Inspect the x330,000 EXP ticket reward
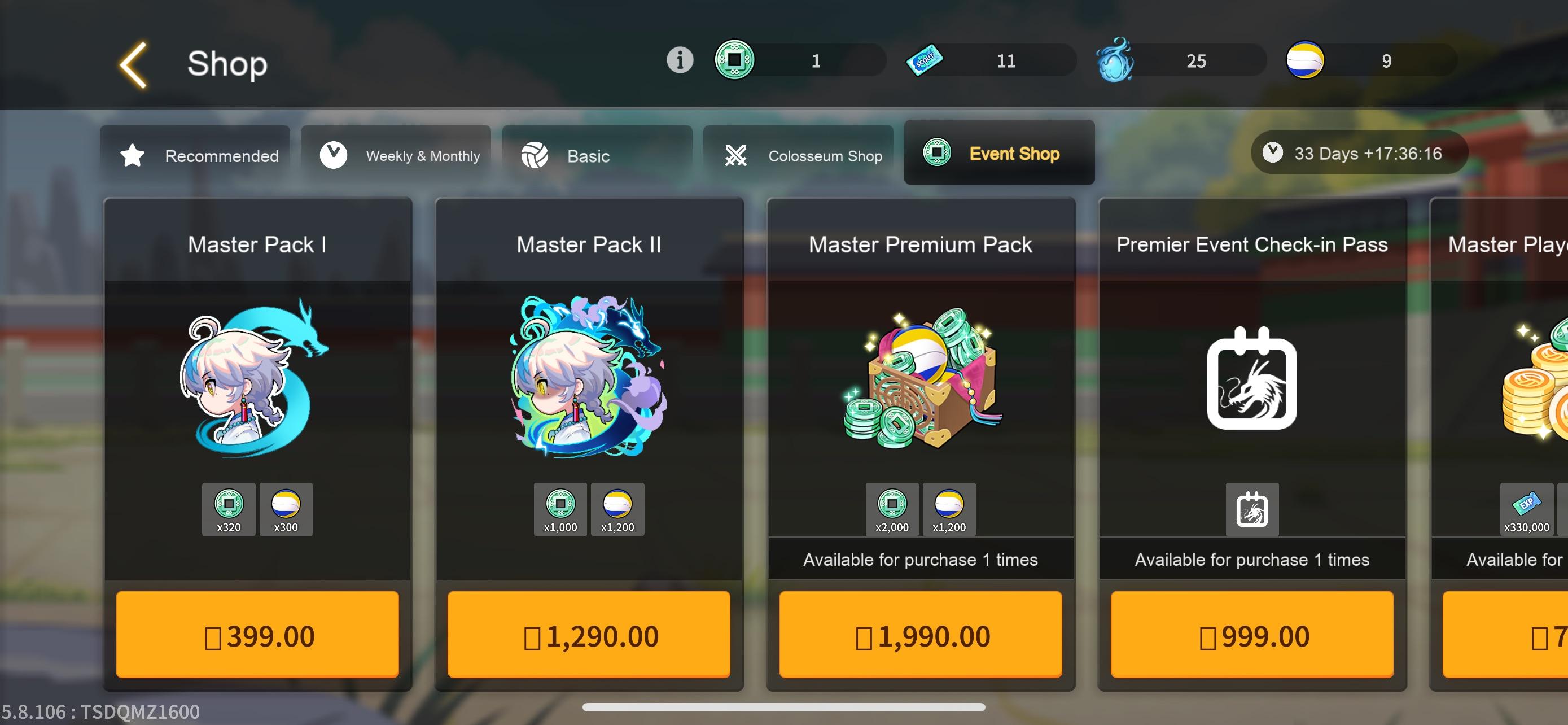Viewport: 1568px width, 725px height. click(x=1526, y=509)
